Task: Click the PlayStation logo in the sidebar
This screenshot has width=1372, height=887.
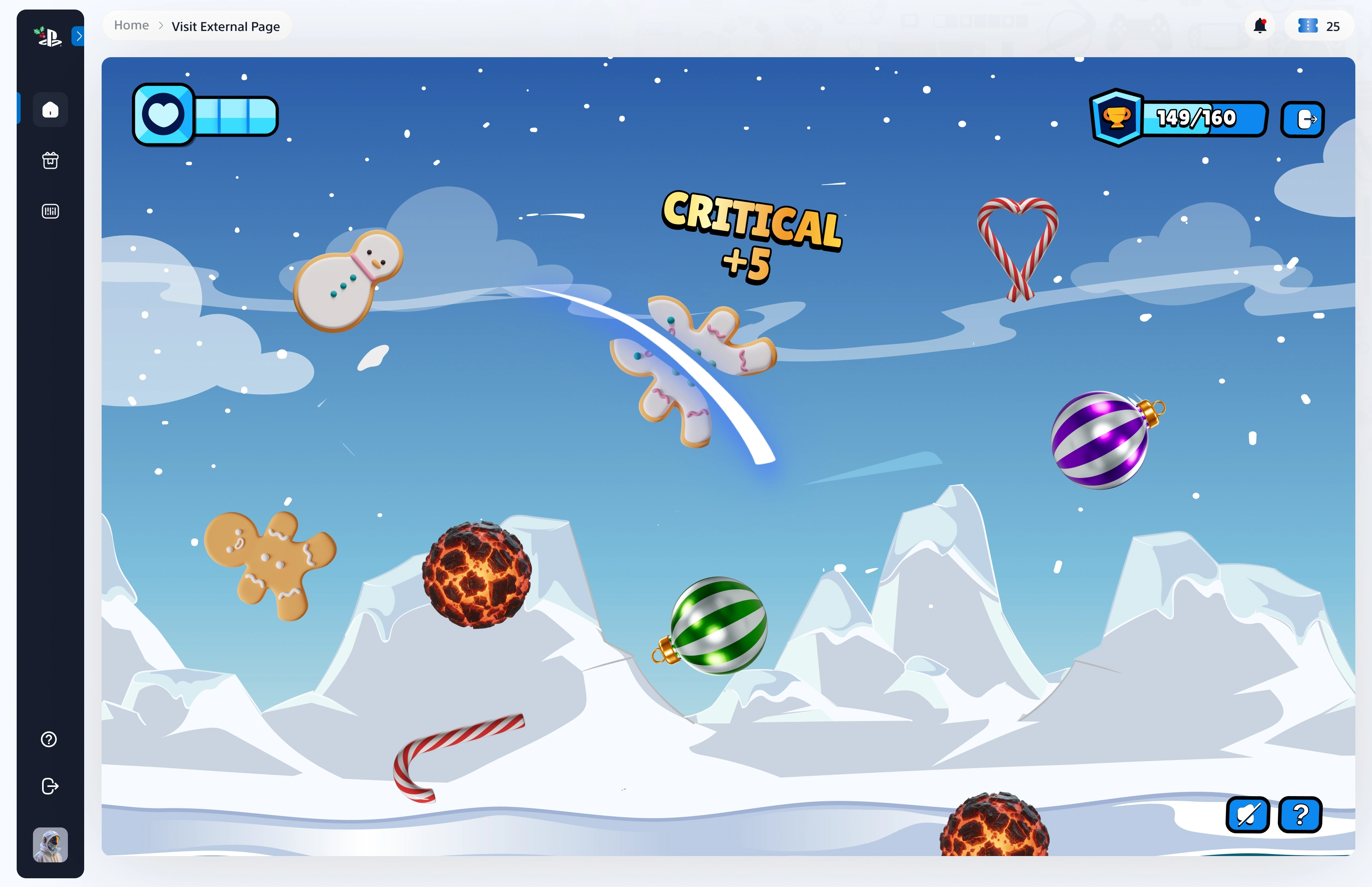Action: 48,37
